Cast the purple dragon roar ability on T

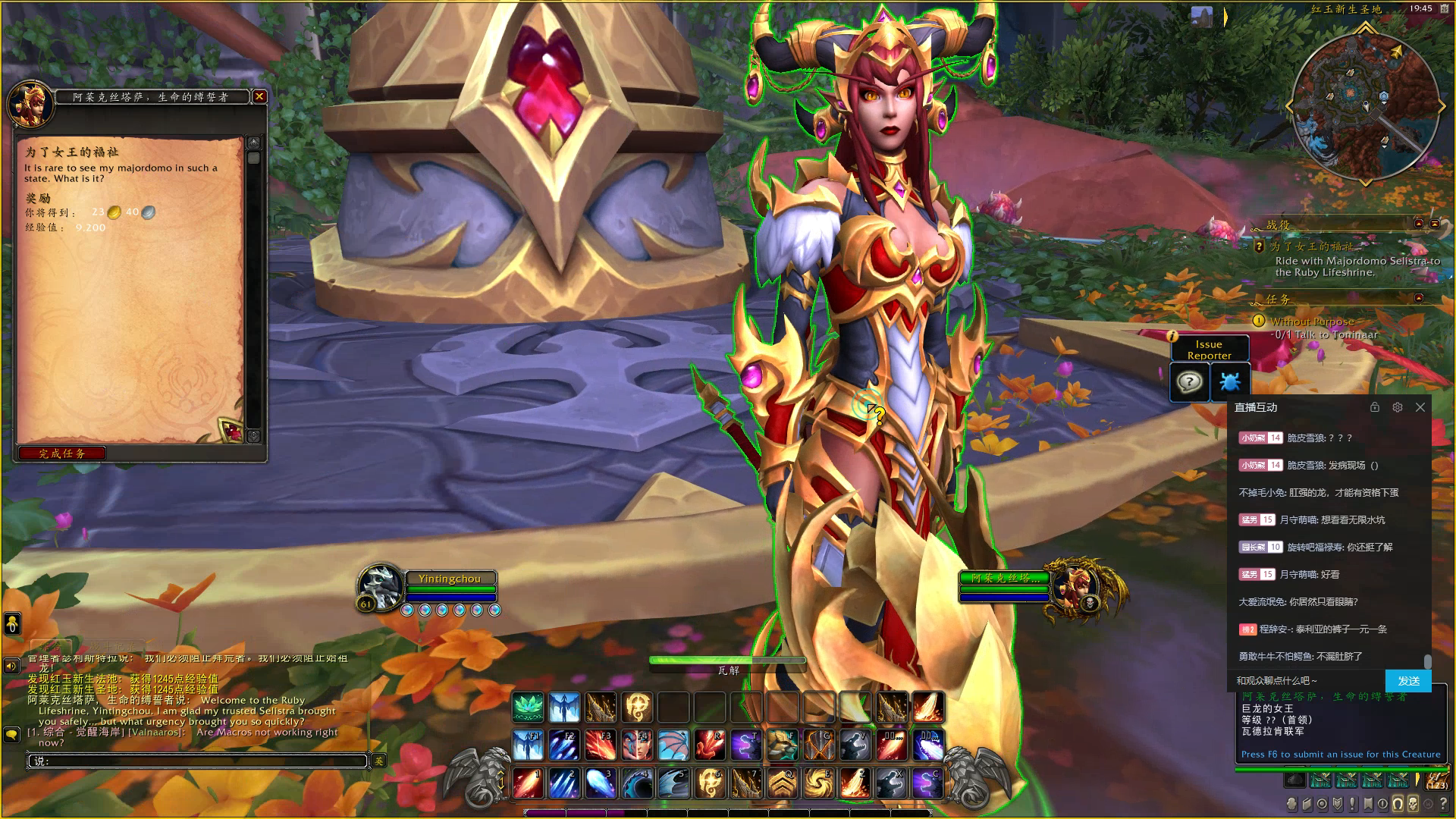pos(745,745)
